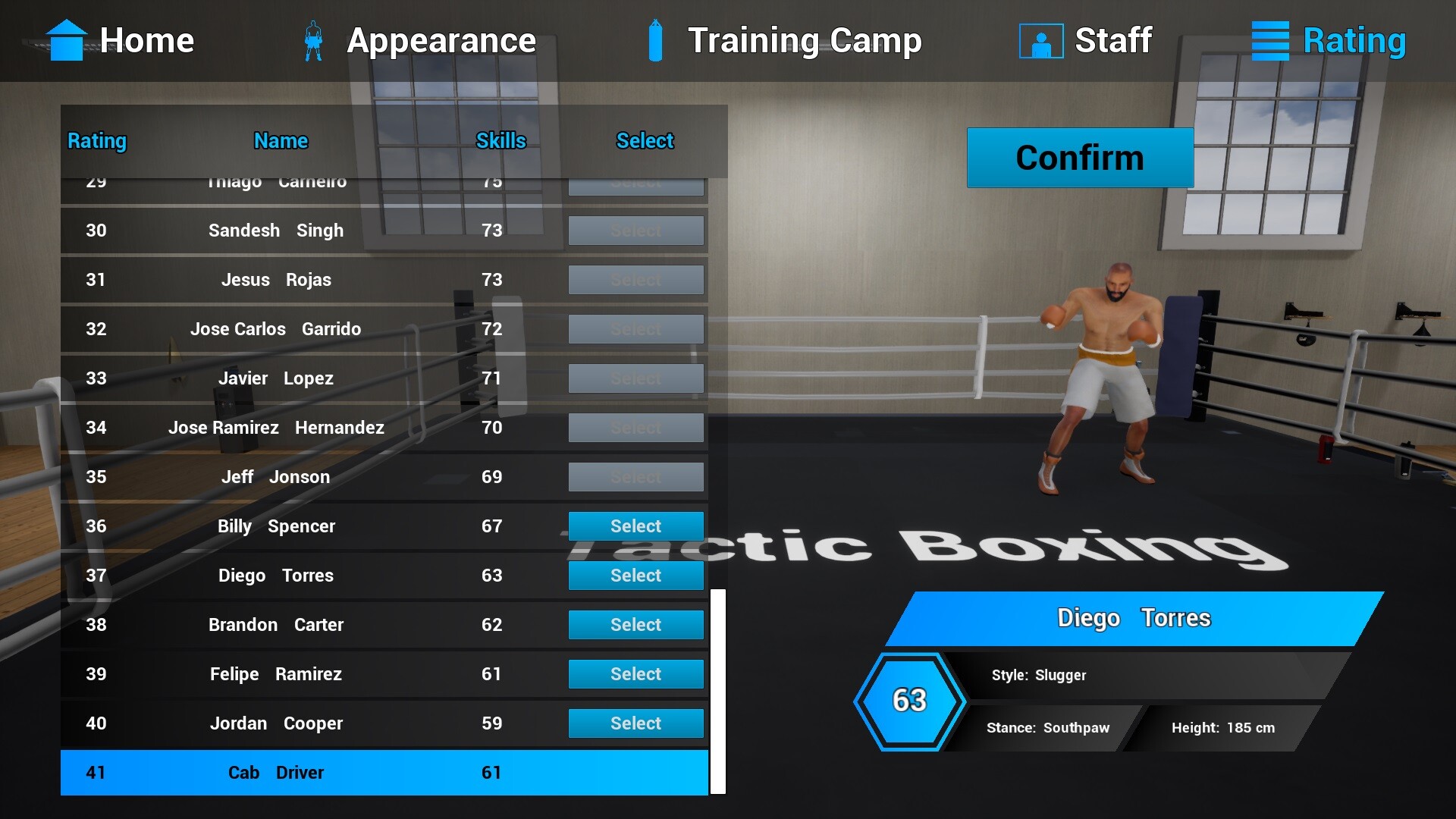
Task: Click the hexagonal 63 rating badge
Action: (909, 699)
